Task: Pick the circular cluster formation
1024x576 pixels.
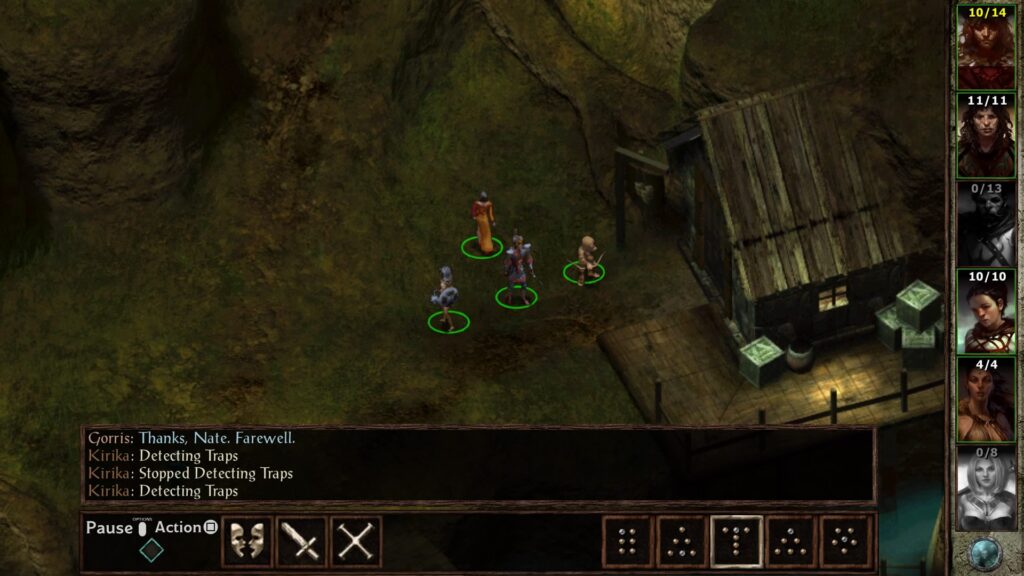Action: coord(845,541)
